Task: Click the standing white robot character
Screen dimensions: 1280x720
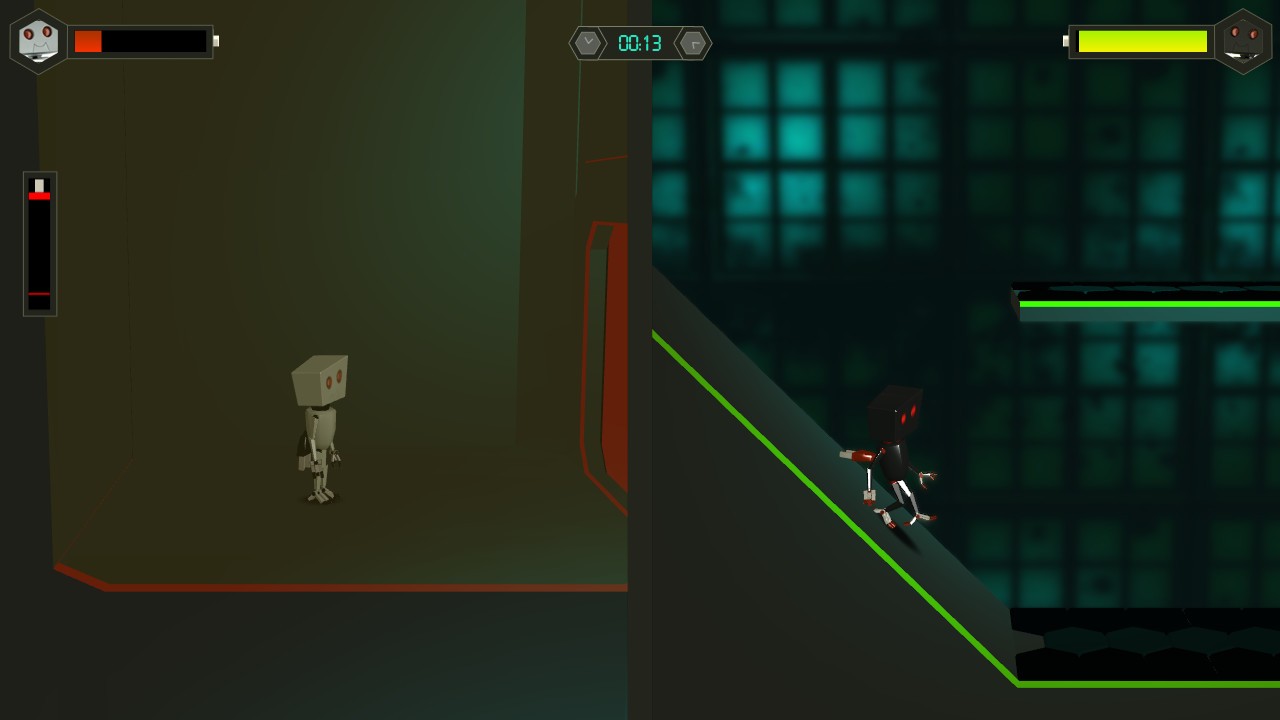Action: coord(318,430)
